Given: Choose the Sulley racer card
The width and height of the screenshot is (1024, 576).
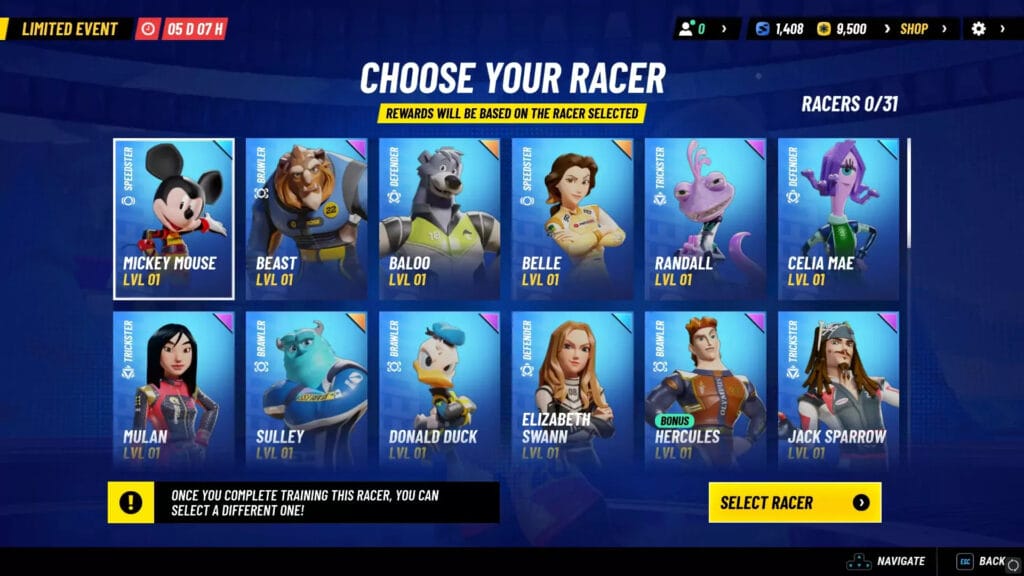Looking at the screenshot, I should tap(306, 389).
